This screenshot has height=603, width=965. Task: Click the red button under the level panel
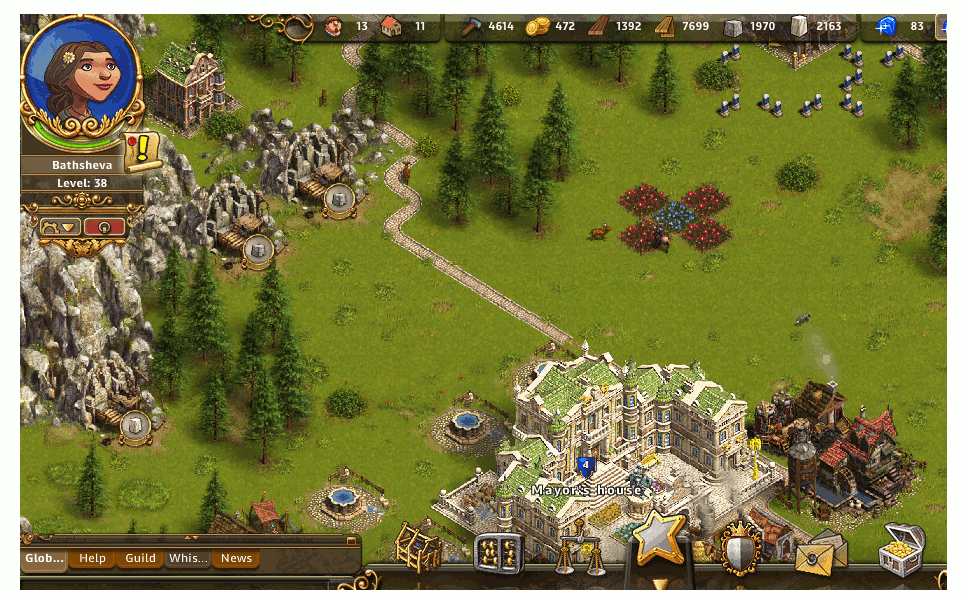[105, 227]
